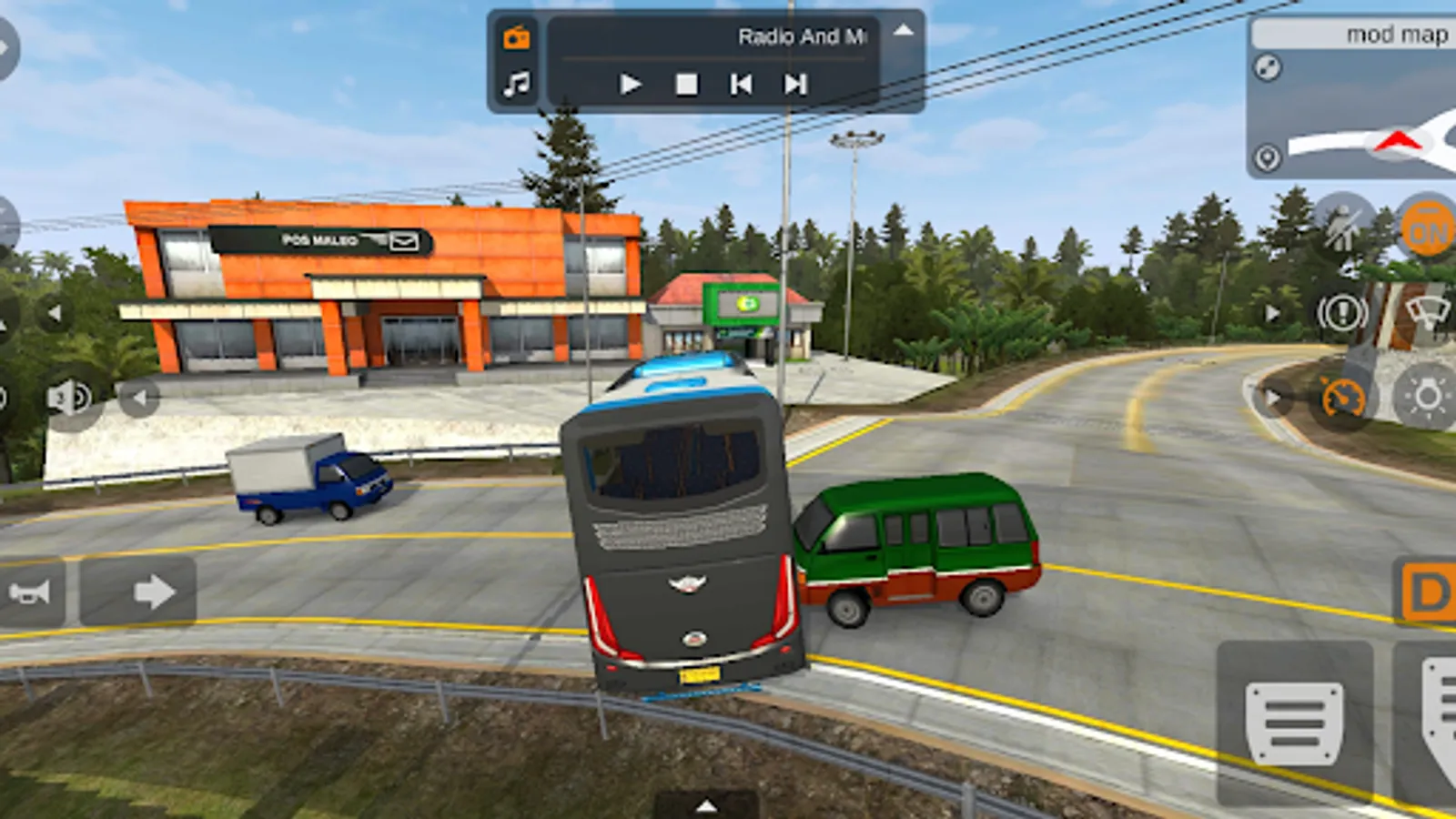Skip to the previous radio track
This screenshot has height=819, width=1456.
(x=741, y=85)
